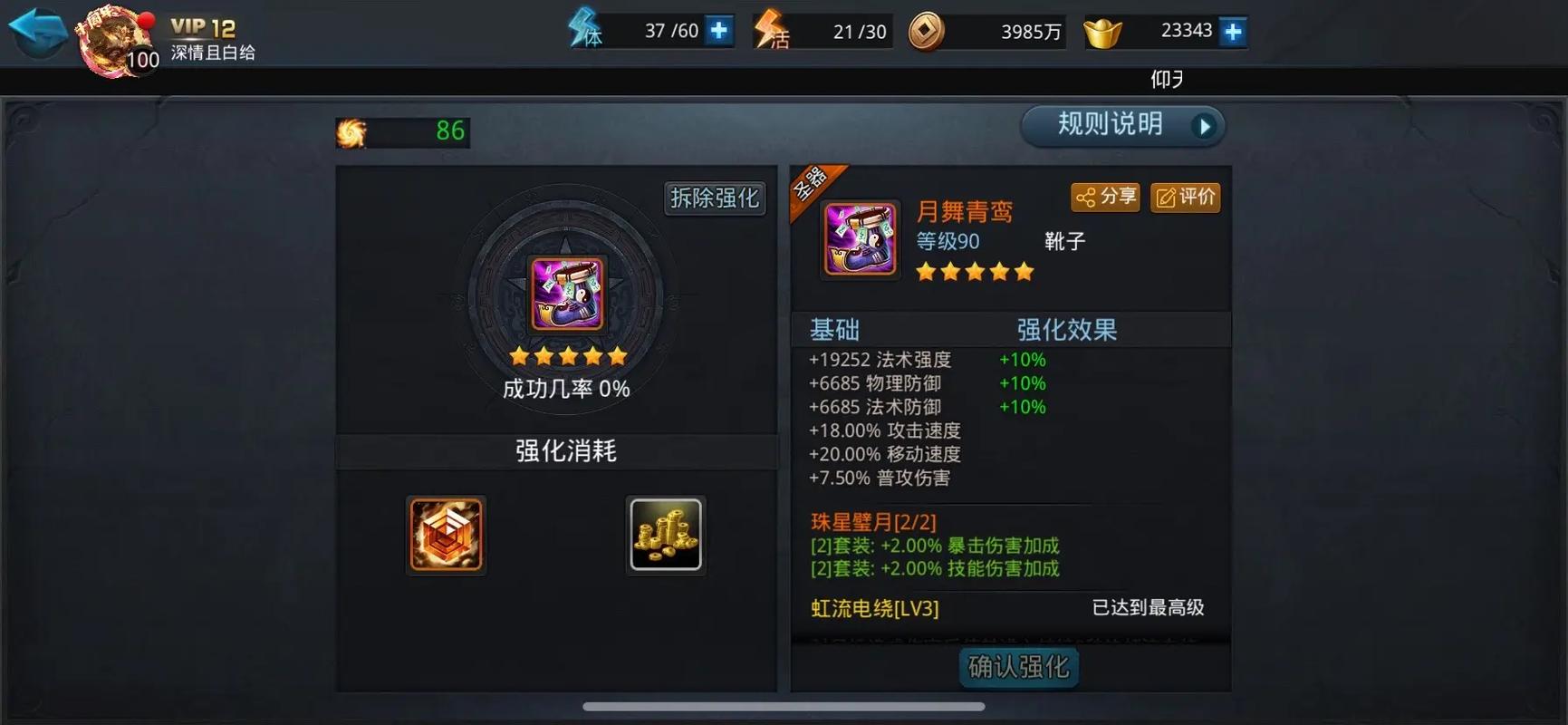Tap the copper coin currency icon
The image size is (1568, 725).
pos(924,30)
